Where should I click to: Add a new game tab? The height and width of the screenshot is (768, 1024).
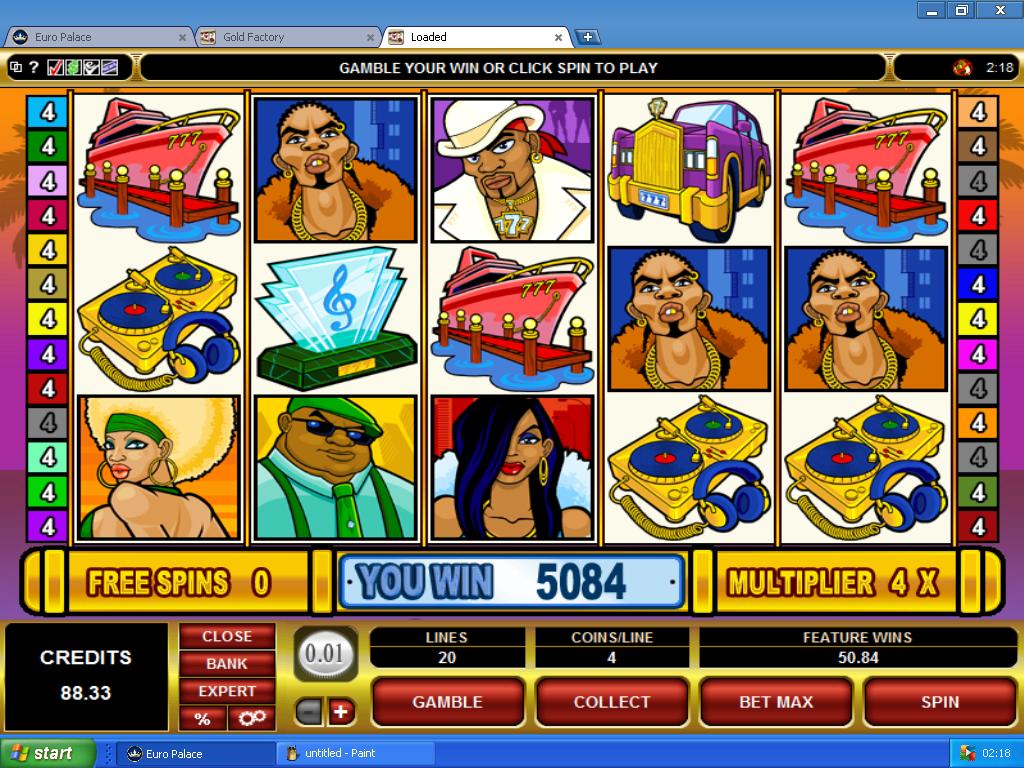(x=588, y=37)
